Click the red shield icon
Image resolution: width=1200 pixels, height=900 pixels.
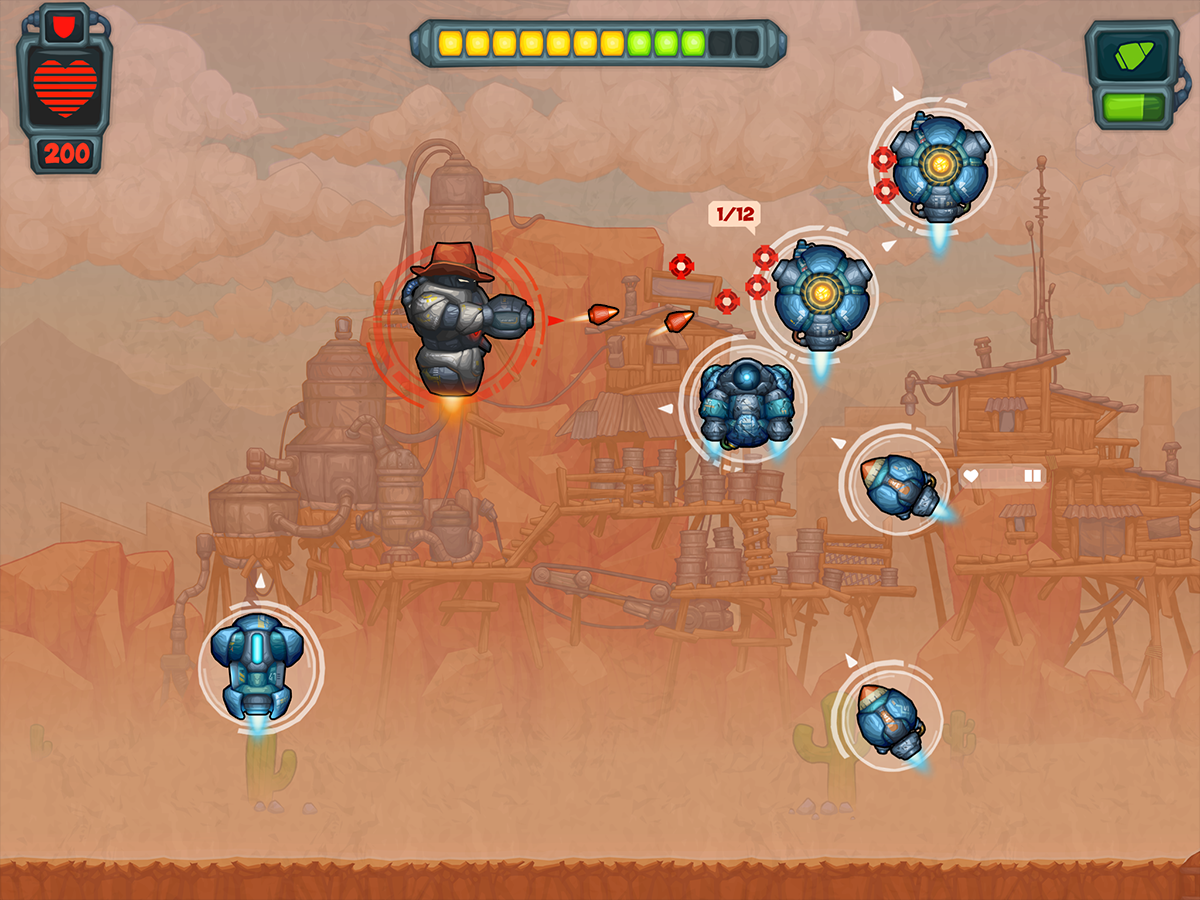click(64, 24)
